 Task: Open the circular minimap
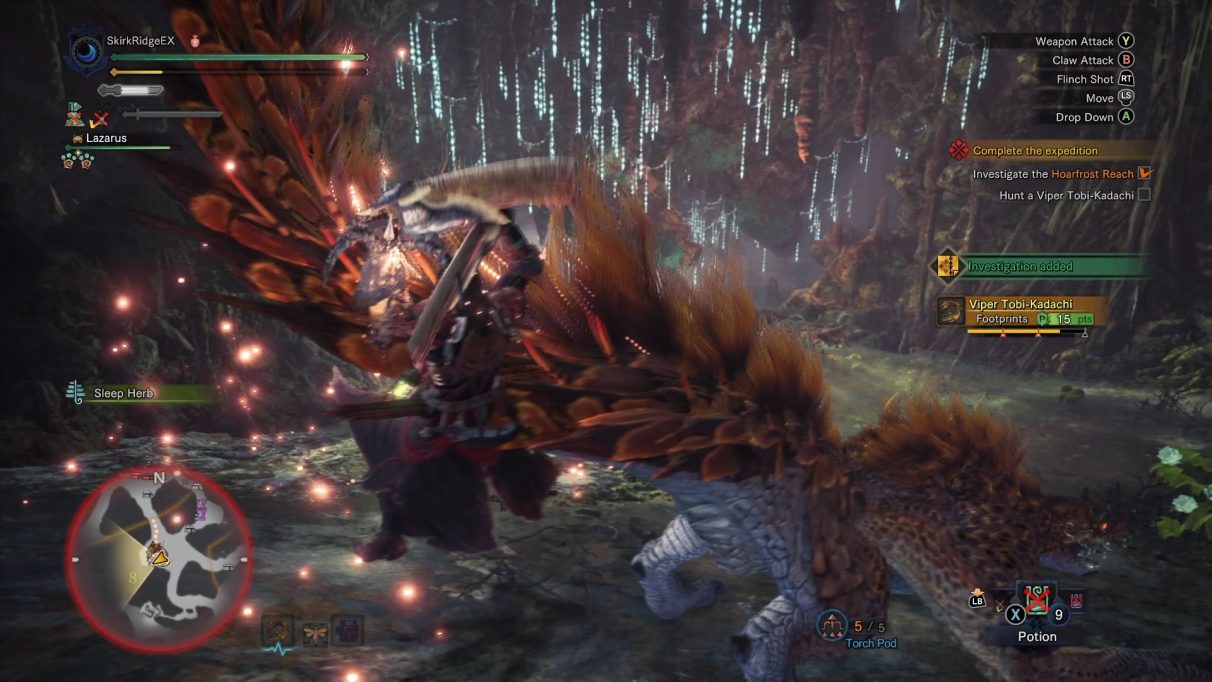tap(159, 557)
